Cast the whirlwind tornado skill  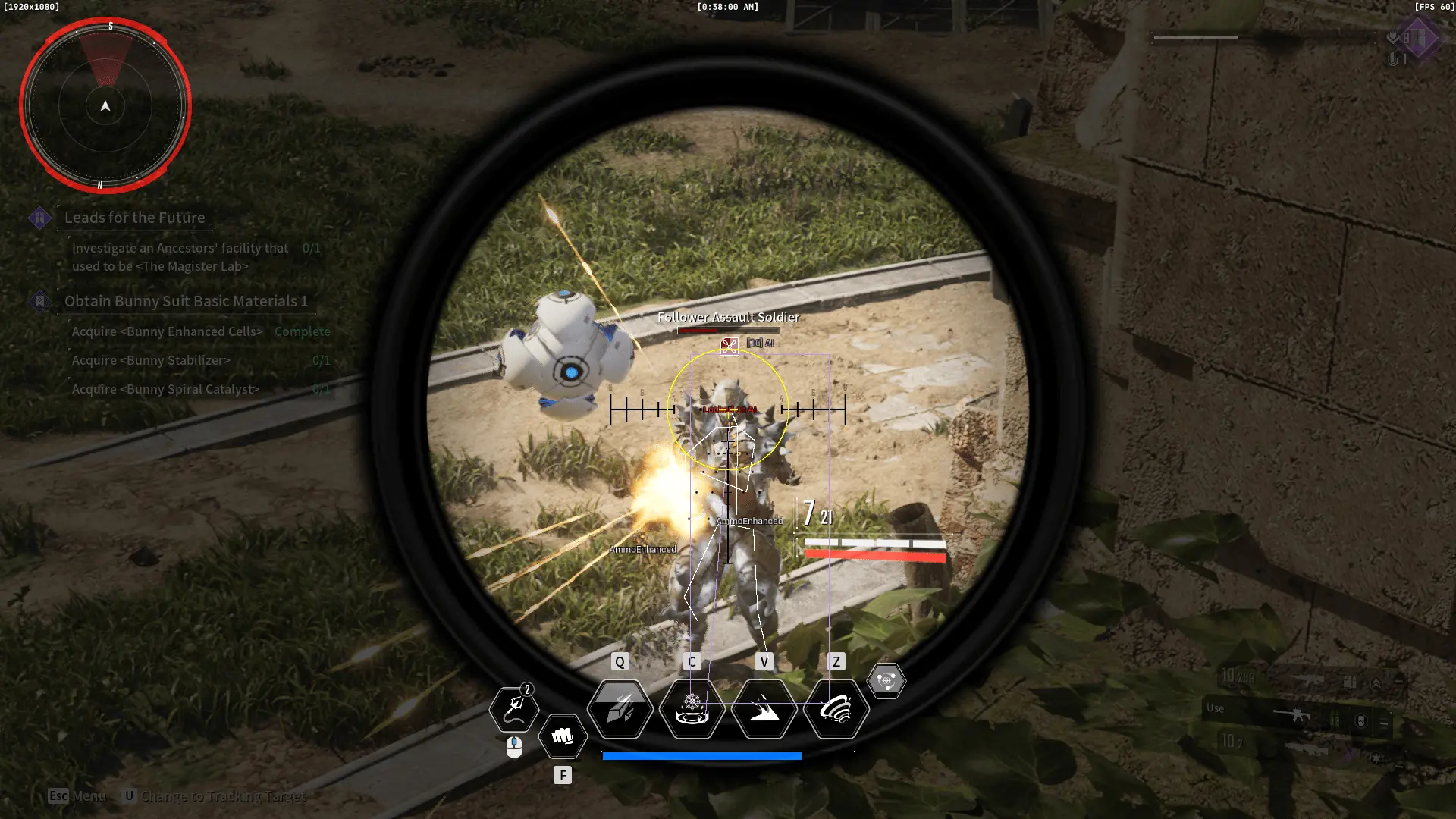tap(836, 709)
